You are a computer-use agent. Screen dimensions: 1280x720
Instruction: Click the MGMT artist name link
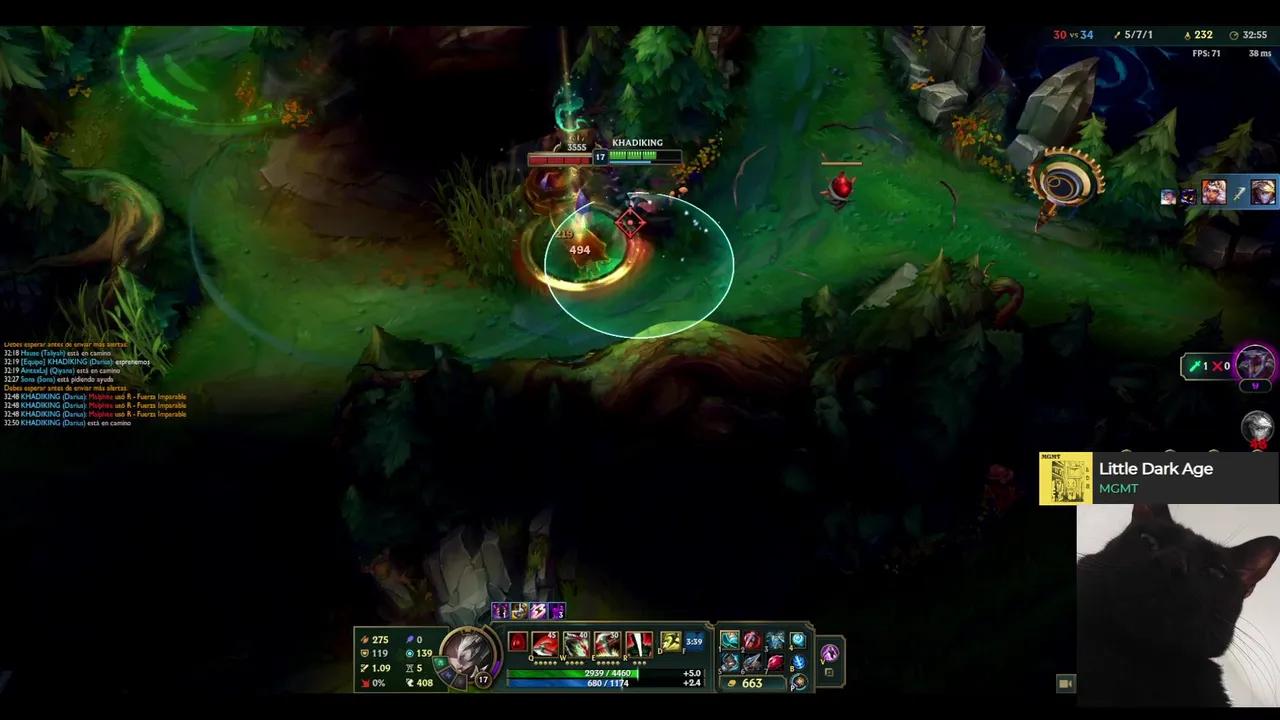tap(1118, 489)
